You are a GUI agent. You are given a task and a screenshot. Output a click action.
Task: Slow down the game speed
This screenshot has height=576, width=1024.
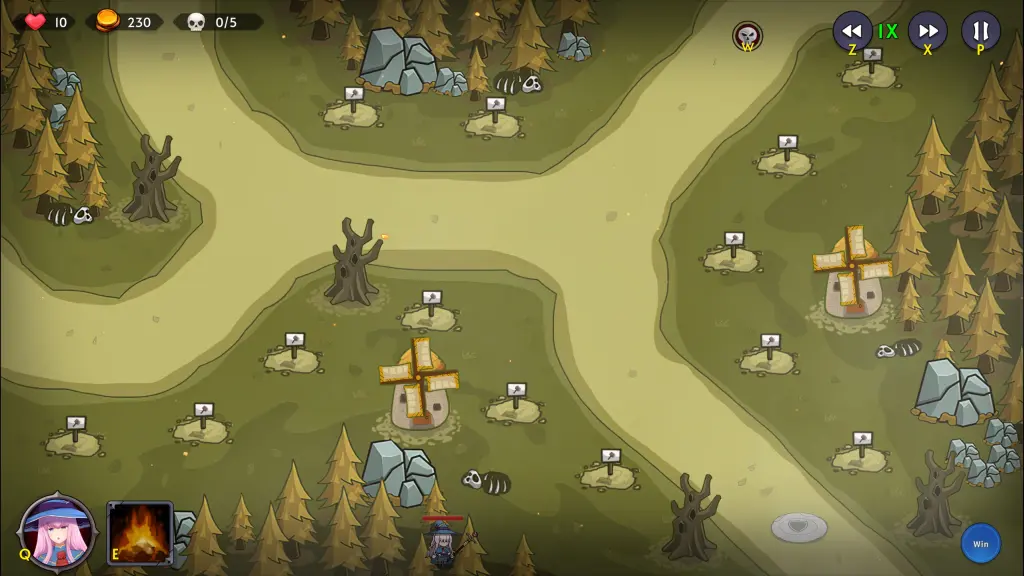[x=852, y=30]
